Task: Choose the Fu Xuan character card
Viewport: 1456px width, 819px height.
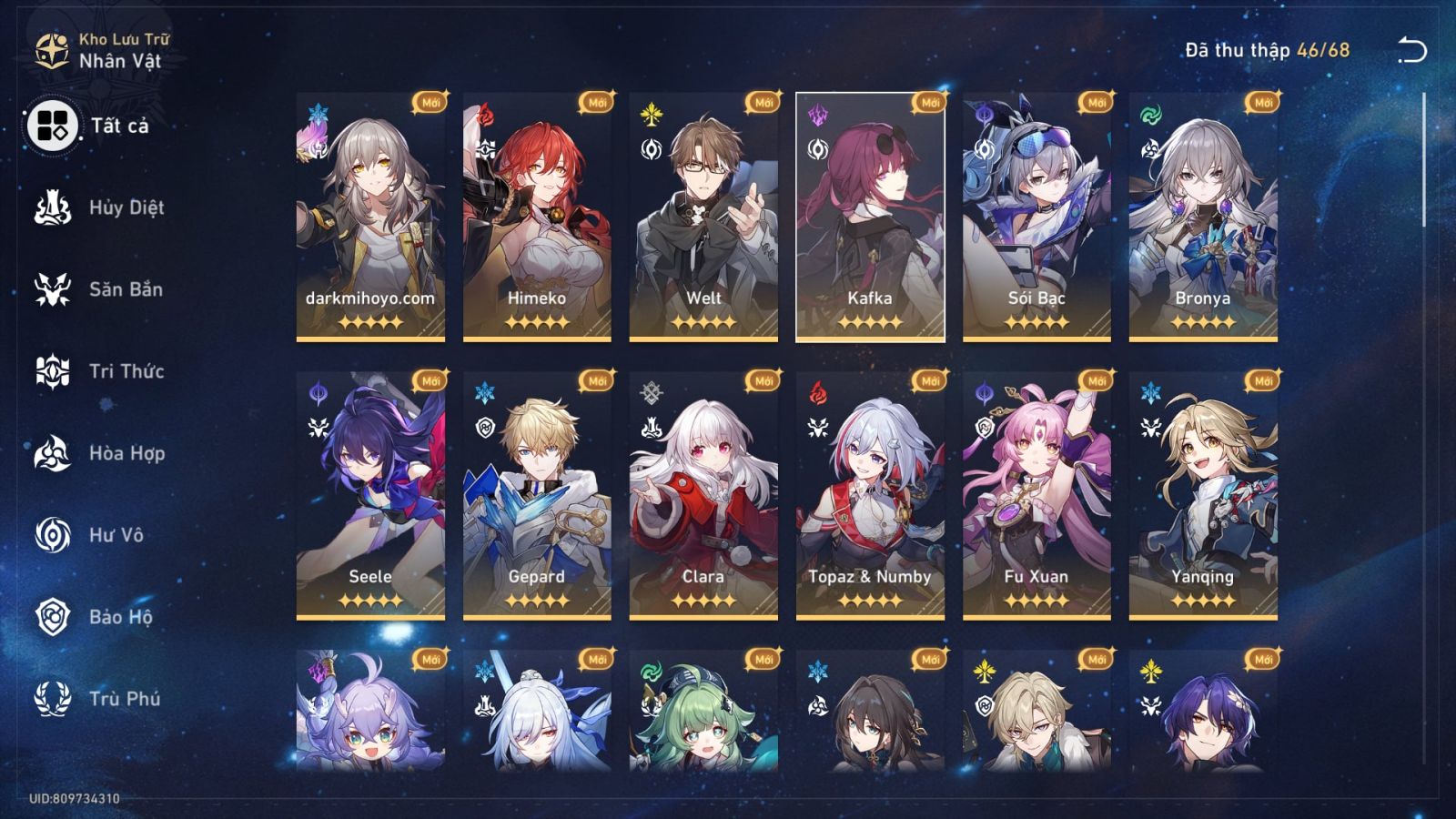Action: click(1036, 495)
